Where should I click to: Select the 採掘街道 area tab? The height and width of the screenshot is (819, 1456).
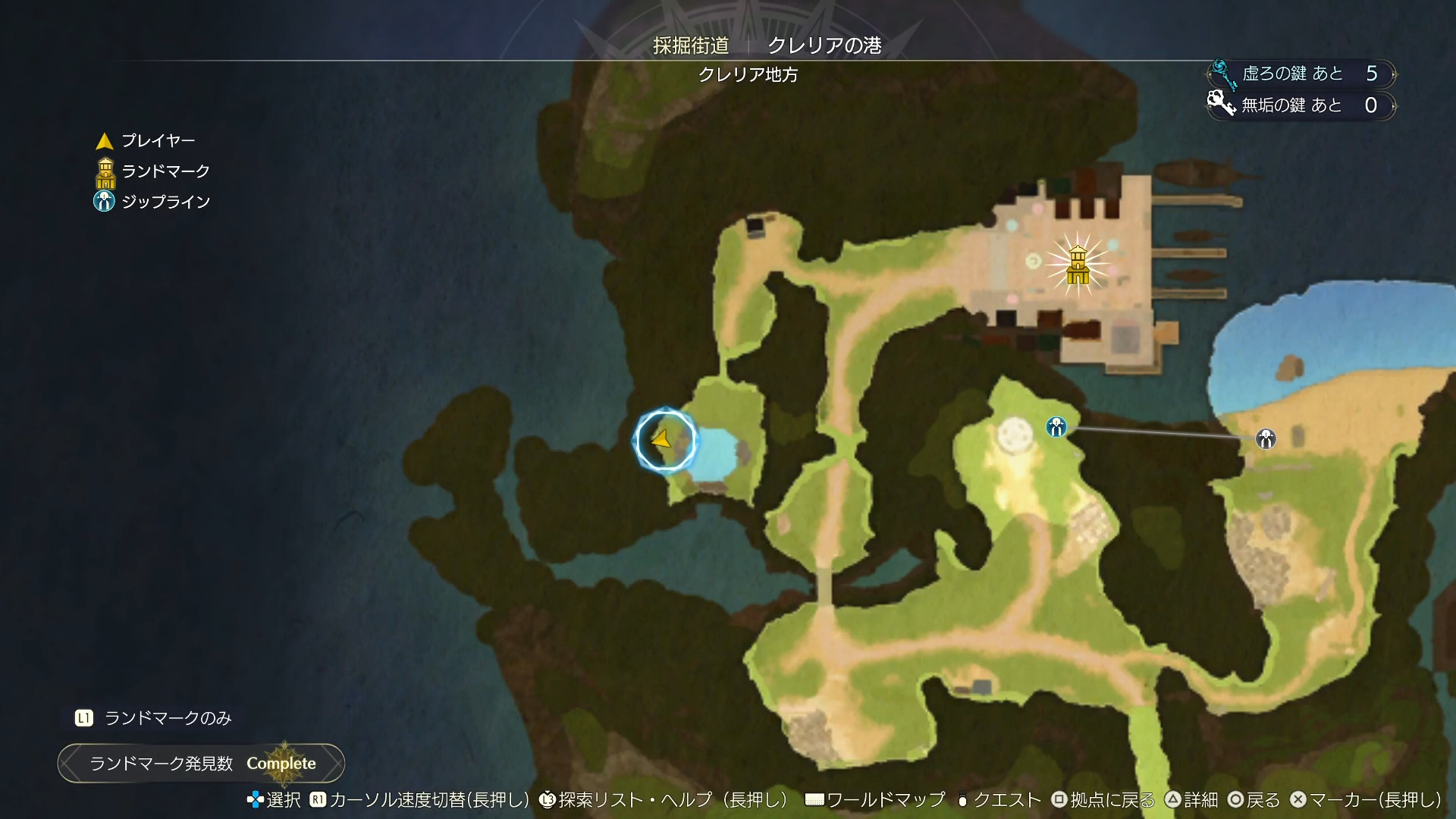691,45
